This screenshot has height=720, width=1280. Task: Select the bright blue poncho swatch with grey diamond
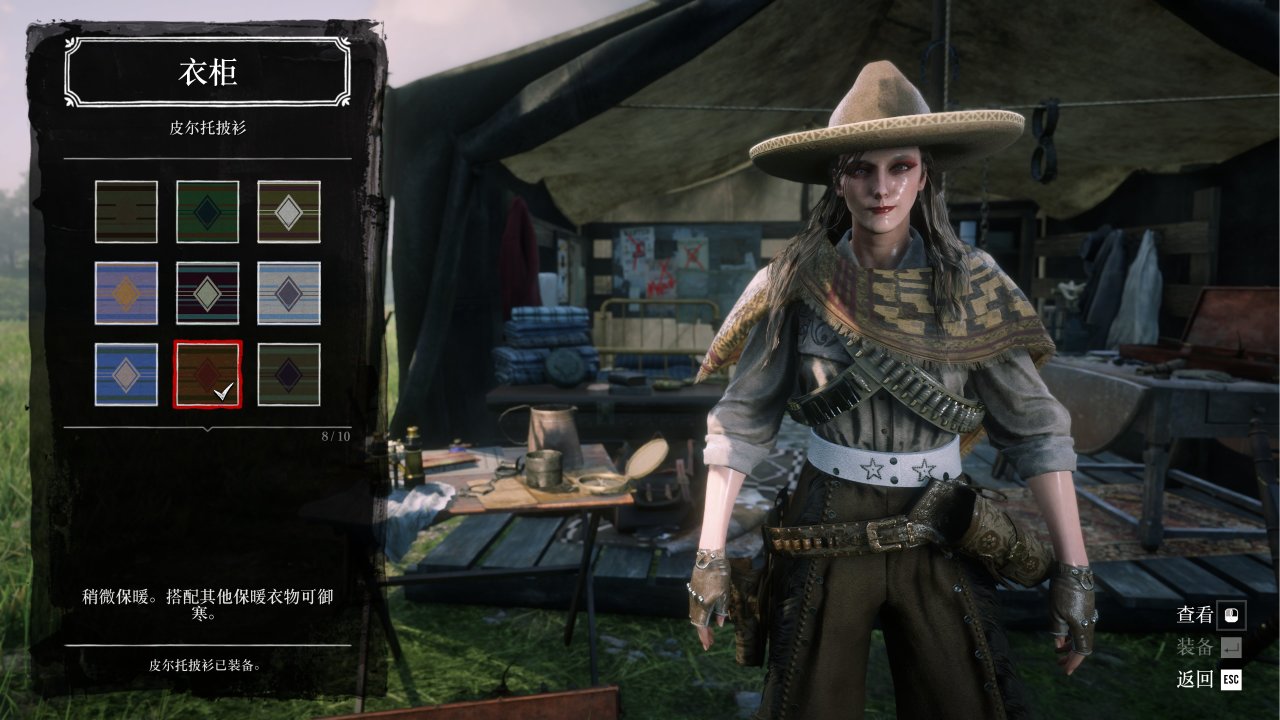pos(126,374)
